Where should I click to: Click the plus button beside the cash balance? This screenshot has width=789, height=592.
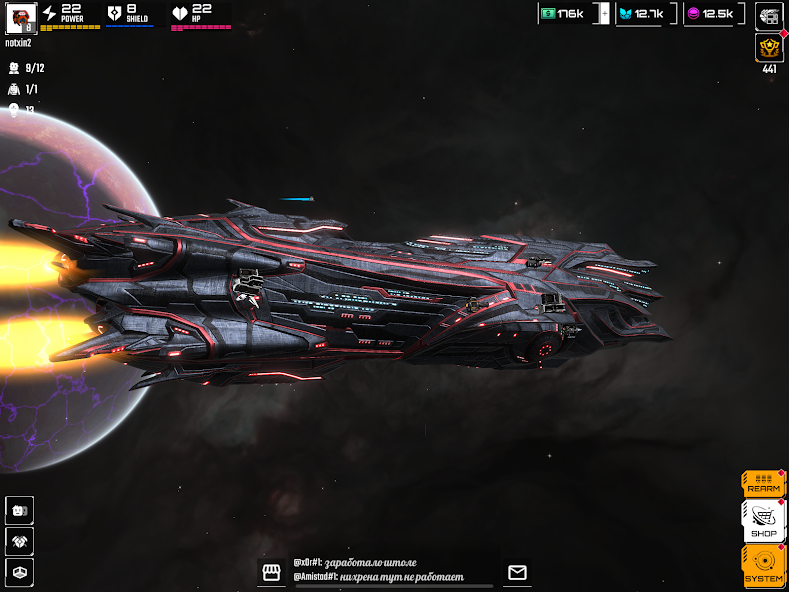(x=604, y=13)
